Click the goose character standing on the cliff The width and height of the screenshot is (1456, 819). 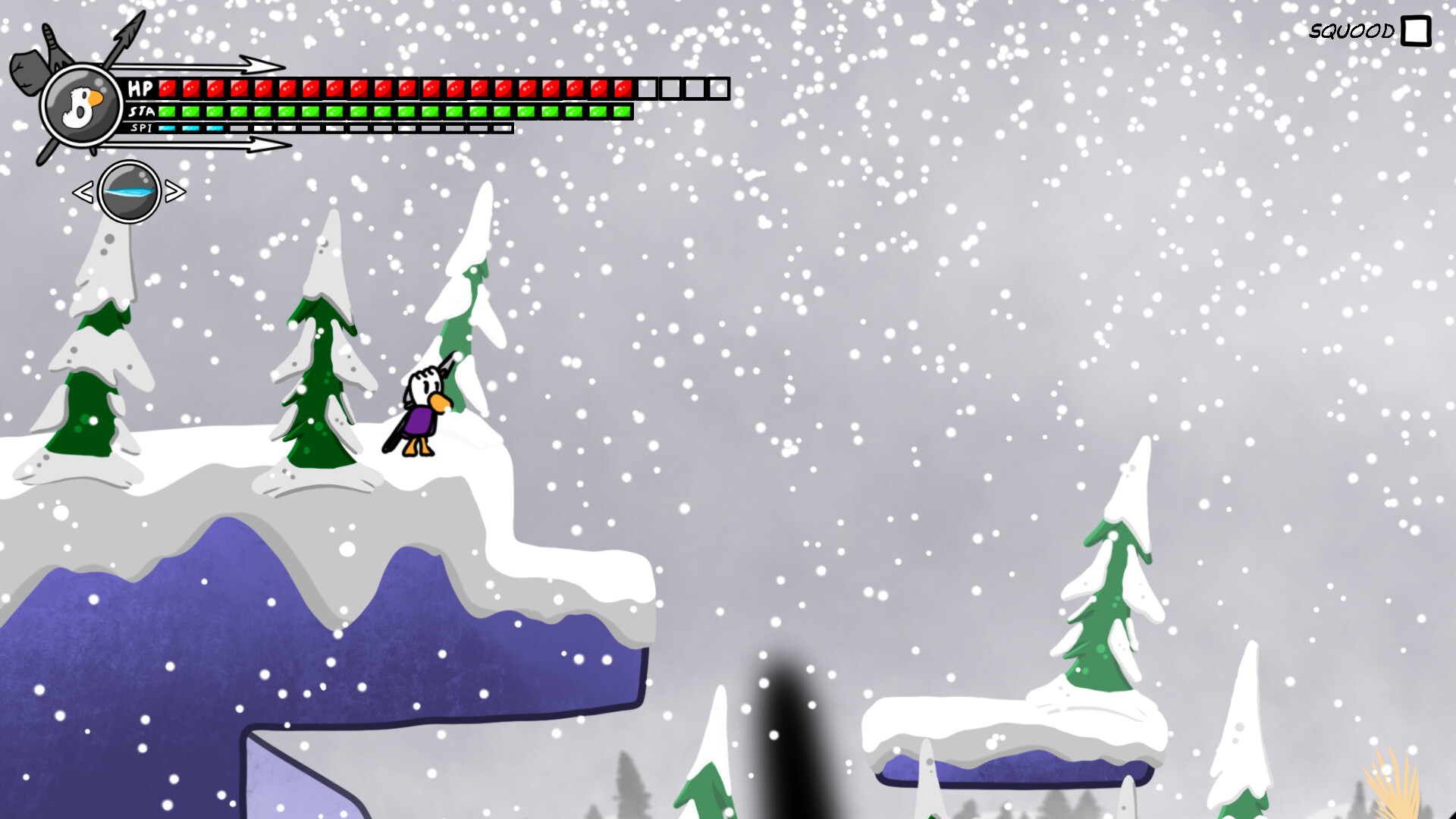421,413
